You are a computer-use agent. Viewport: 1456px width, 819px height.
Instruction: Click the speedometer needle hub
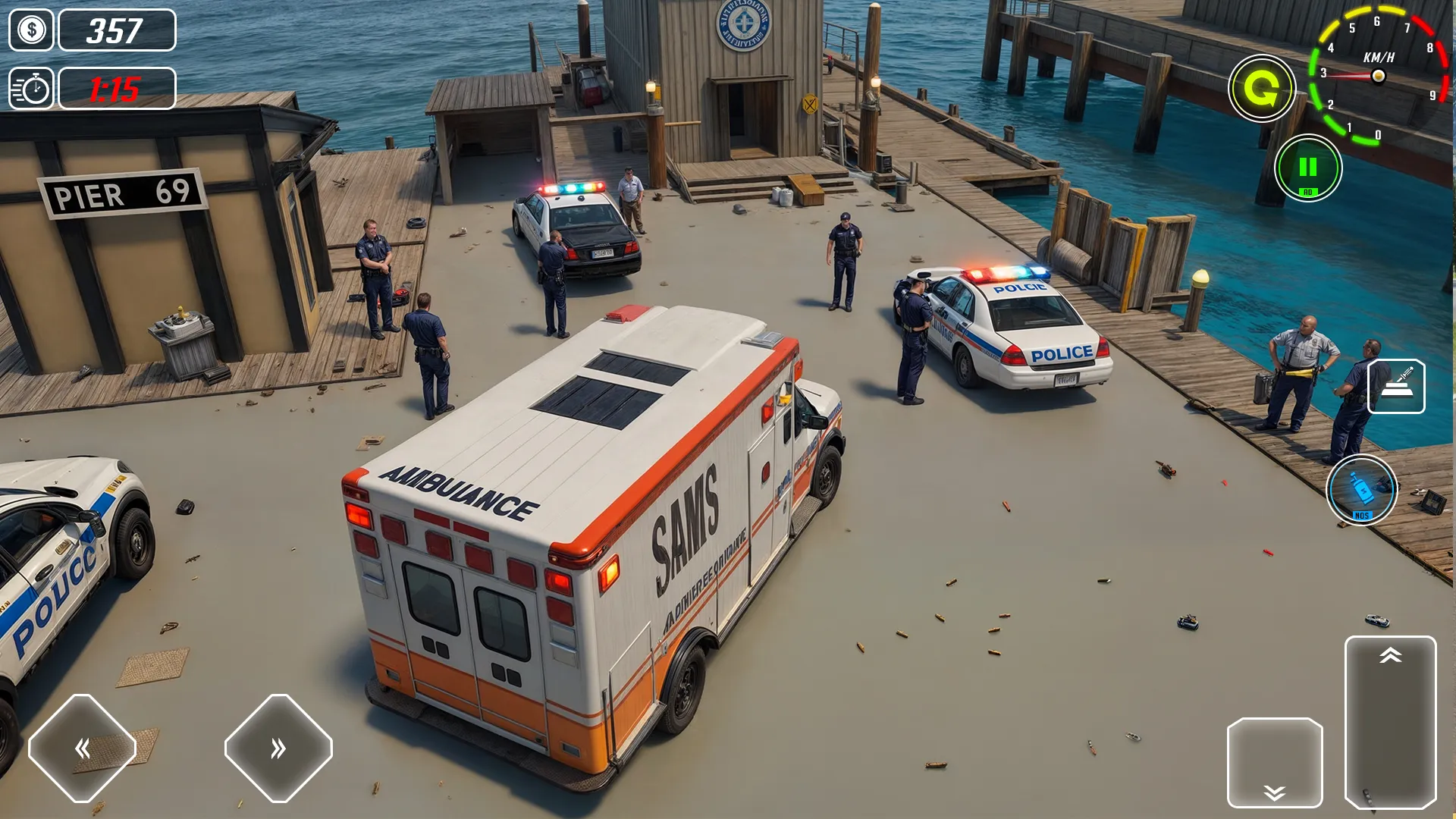[1379, 76]
